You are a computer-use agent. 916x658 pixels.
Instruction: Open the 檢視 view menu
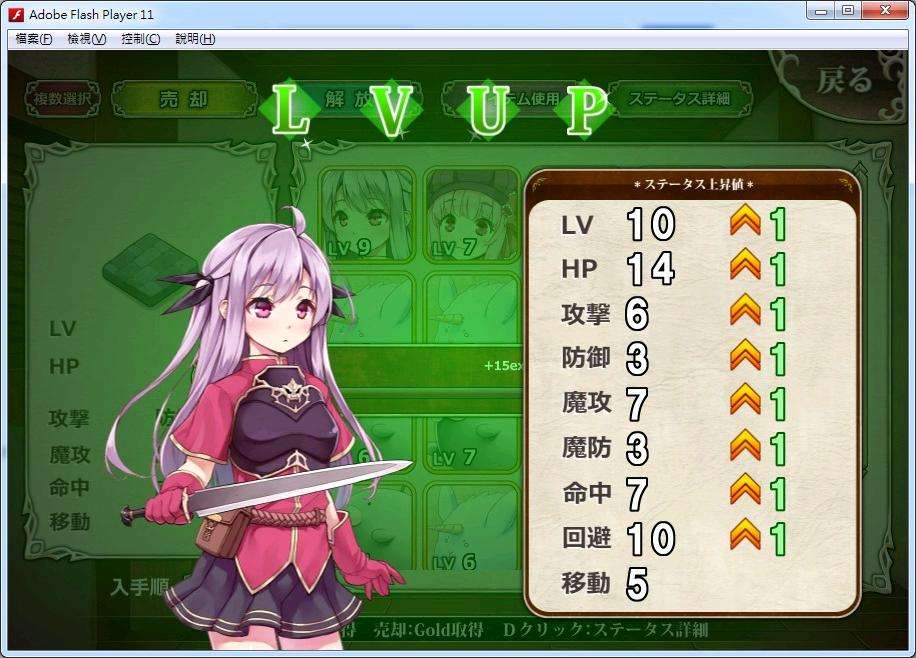coord(87,39)
